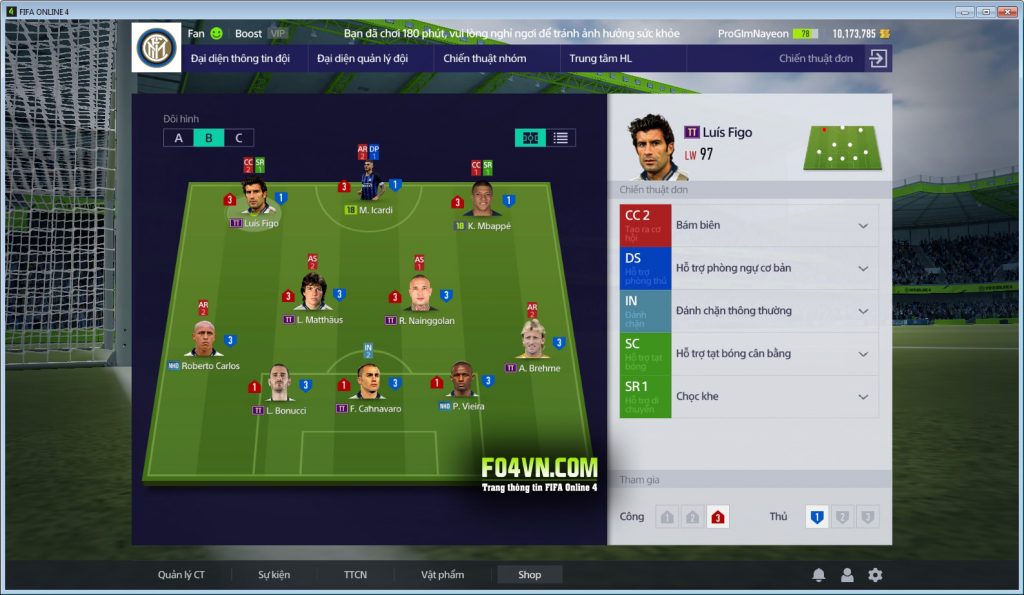Expand the DS Hỗ trợ phòng ngự cơ bản dropdown

(863, 268)
